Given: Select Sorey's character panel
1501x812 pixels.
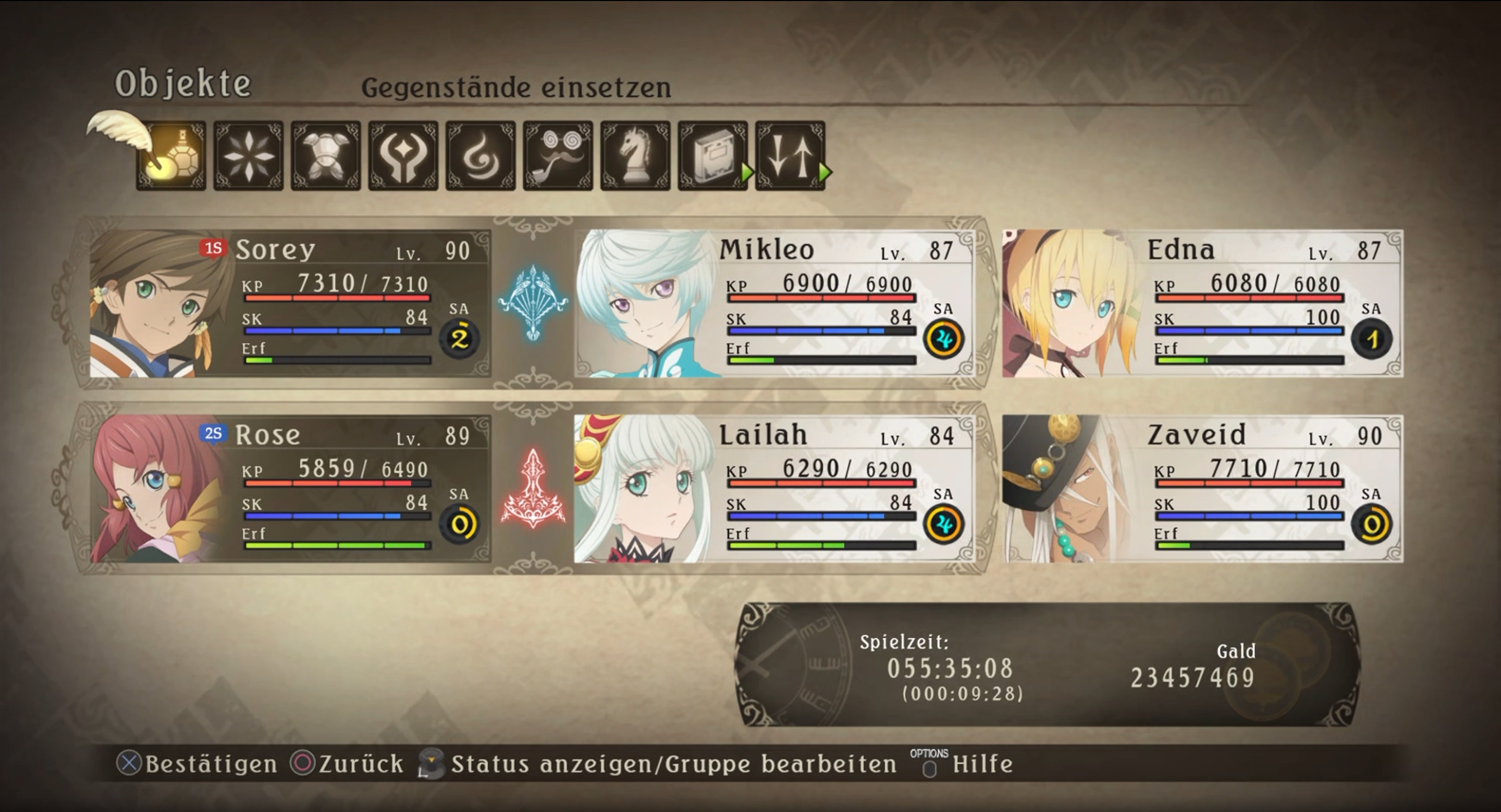Looking at the screenshot, I should (290, 303).
